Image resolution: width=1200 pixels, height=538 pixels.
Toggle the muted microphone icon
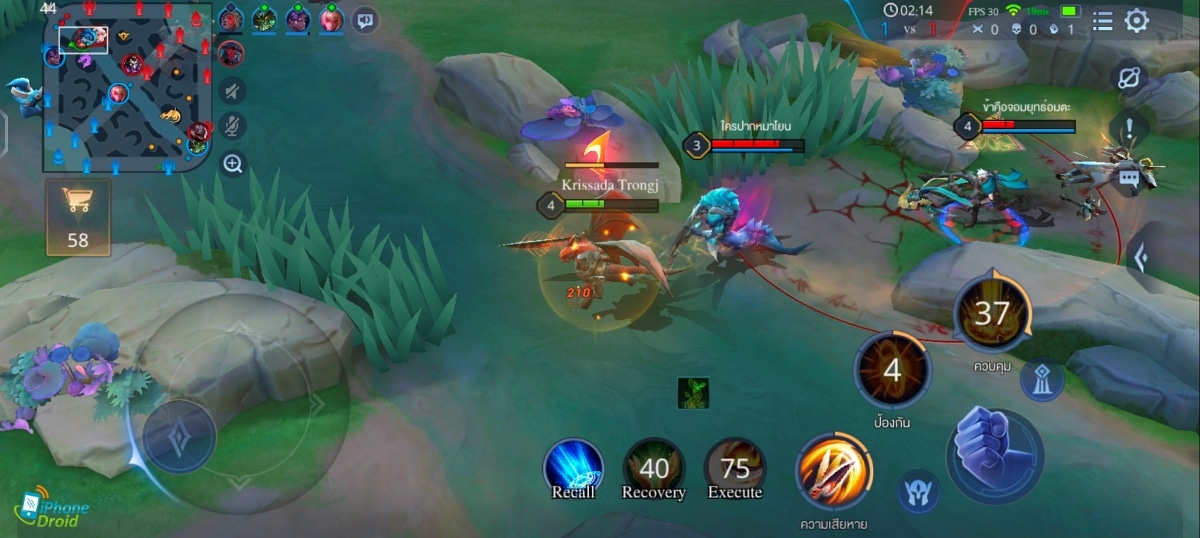tap(232, 127)
